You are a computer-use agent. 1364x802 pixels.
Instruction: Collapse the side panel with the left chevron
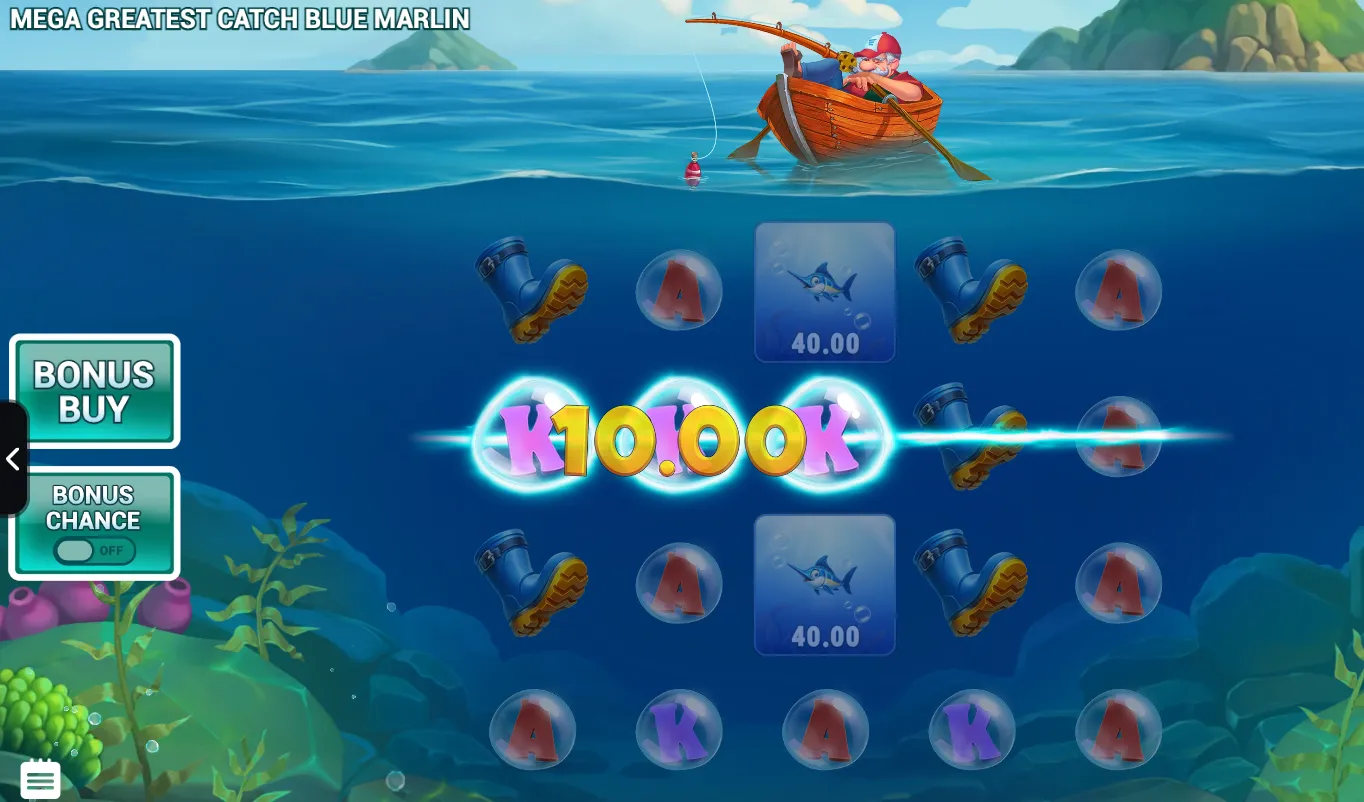pyautogui.click(x=14, y=459)
